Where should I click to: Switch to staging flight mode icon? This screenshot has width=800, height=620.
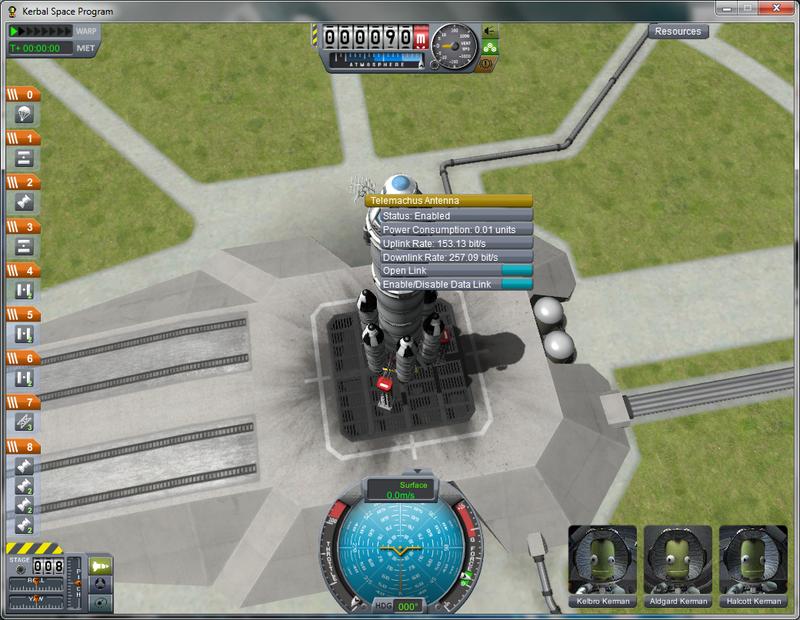pos(101,566)
